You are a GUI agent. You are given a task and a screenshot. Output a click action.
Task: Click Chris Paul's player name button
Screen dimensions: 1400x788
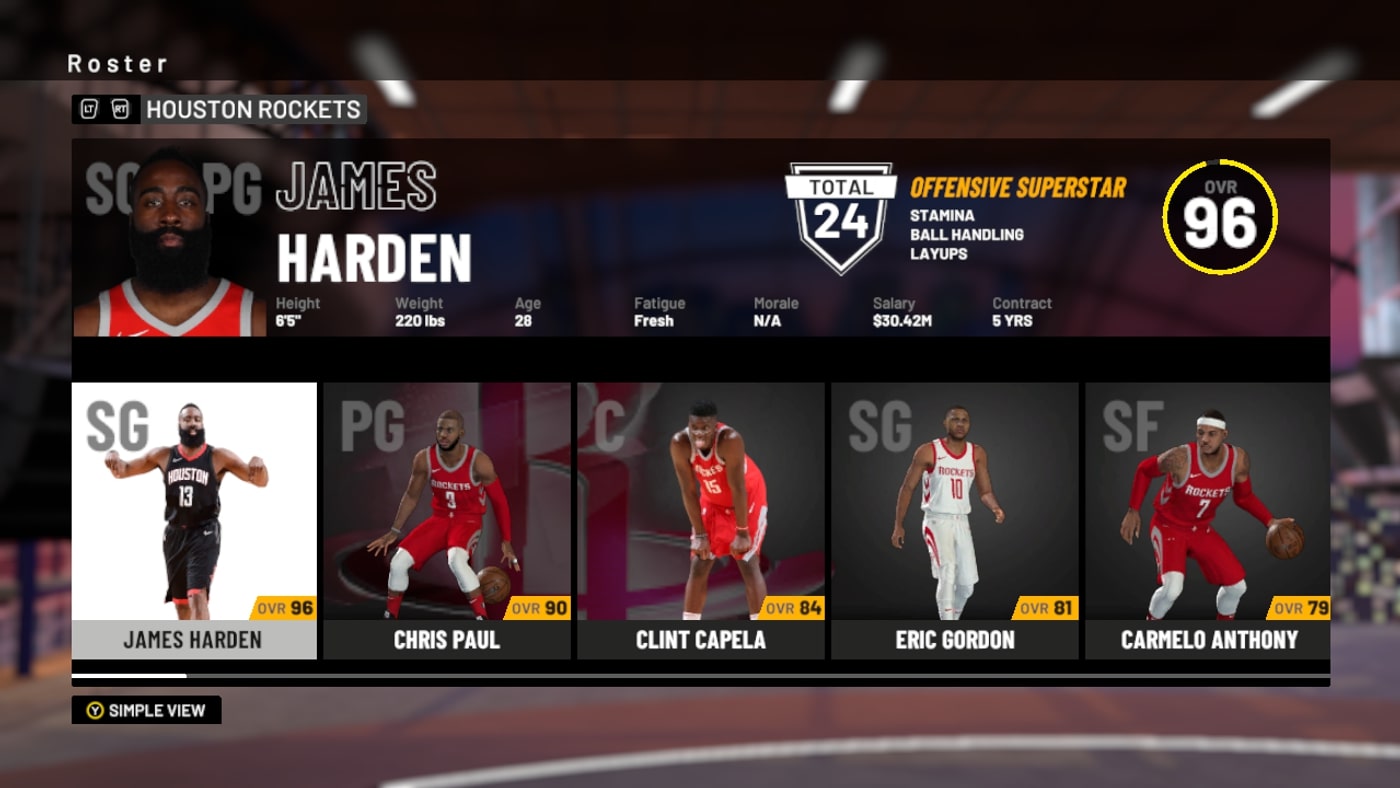[447, 640]
